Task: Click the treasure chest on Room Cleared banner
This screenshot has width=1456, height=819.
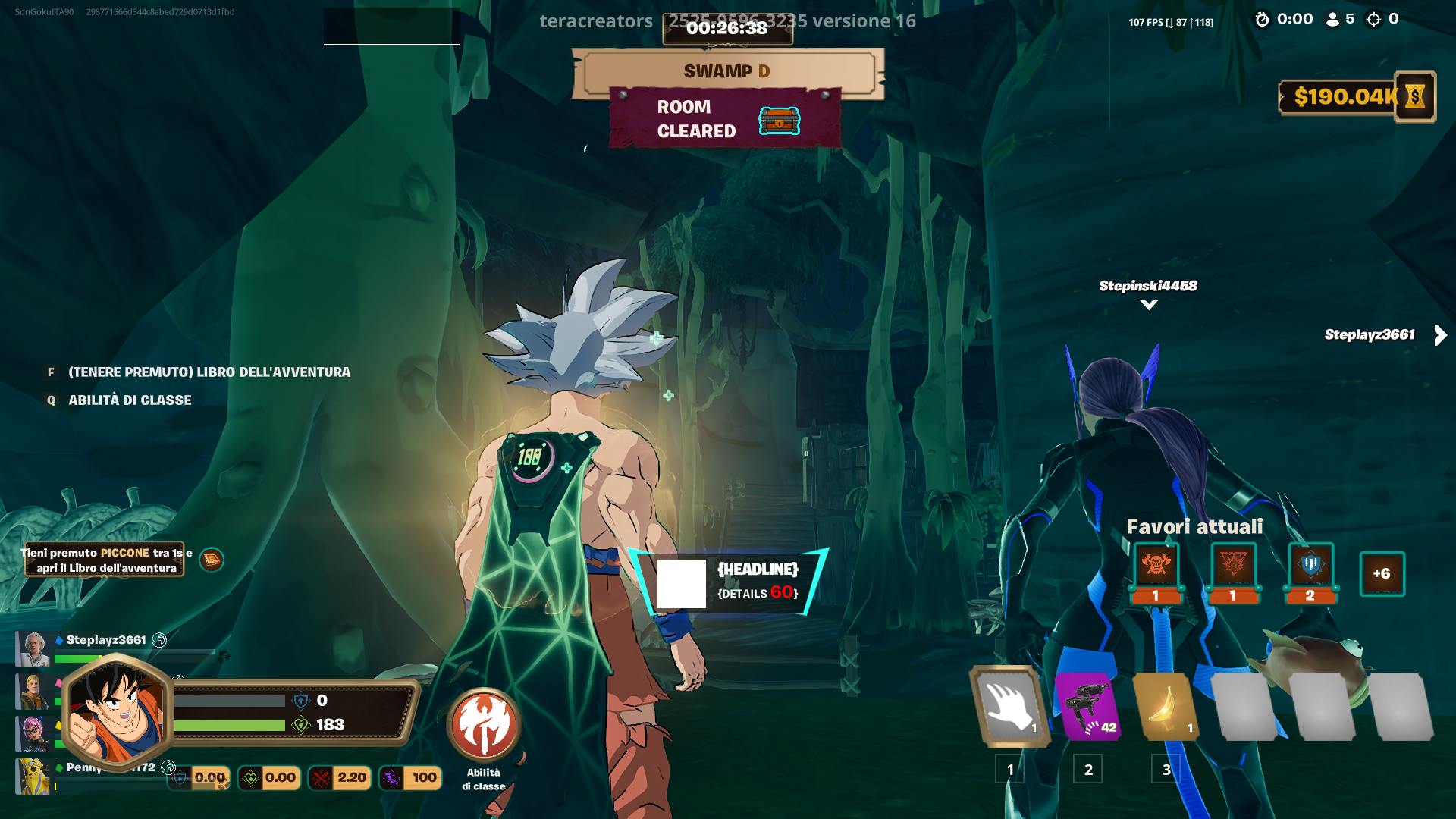Action: point(780,121)
